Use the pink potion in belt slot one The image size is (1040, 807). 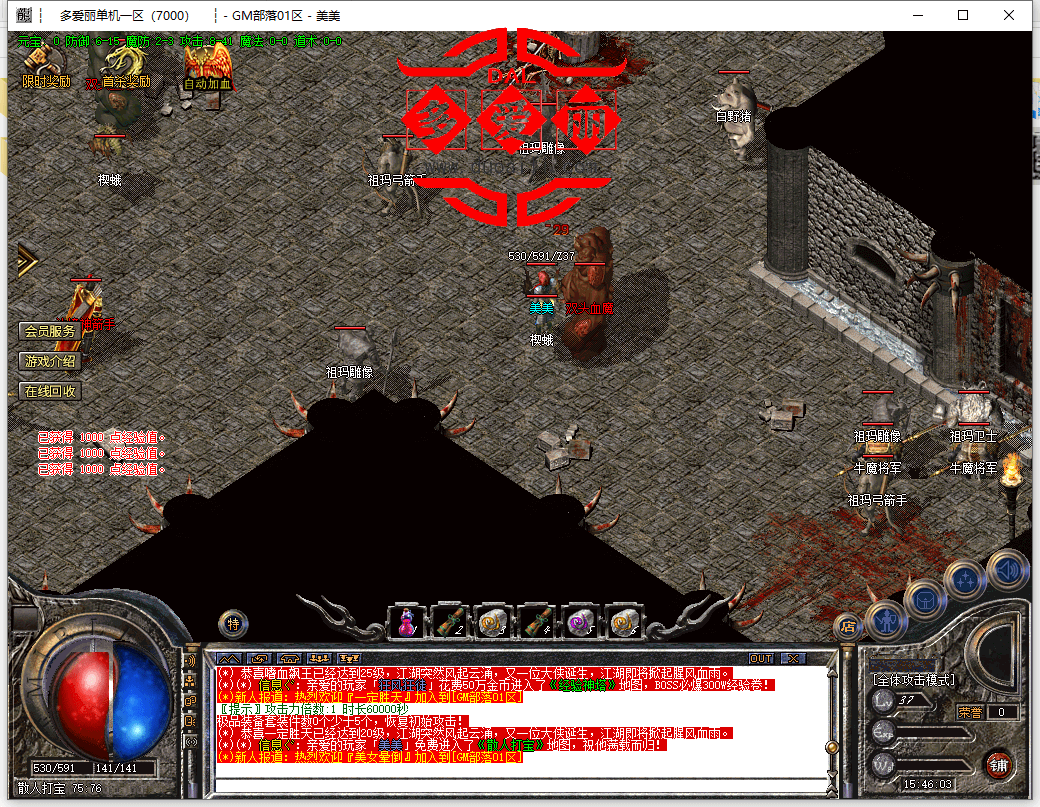407,621
